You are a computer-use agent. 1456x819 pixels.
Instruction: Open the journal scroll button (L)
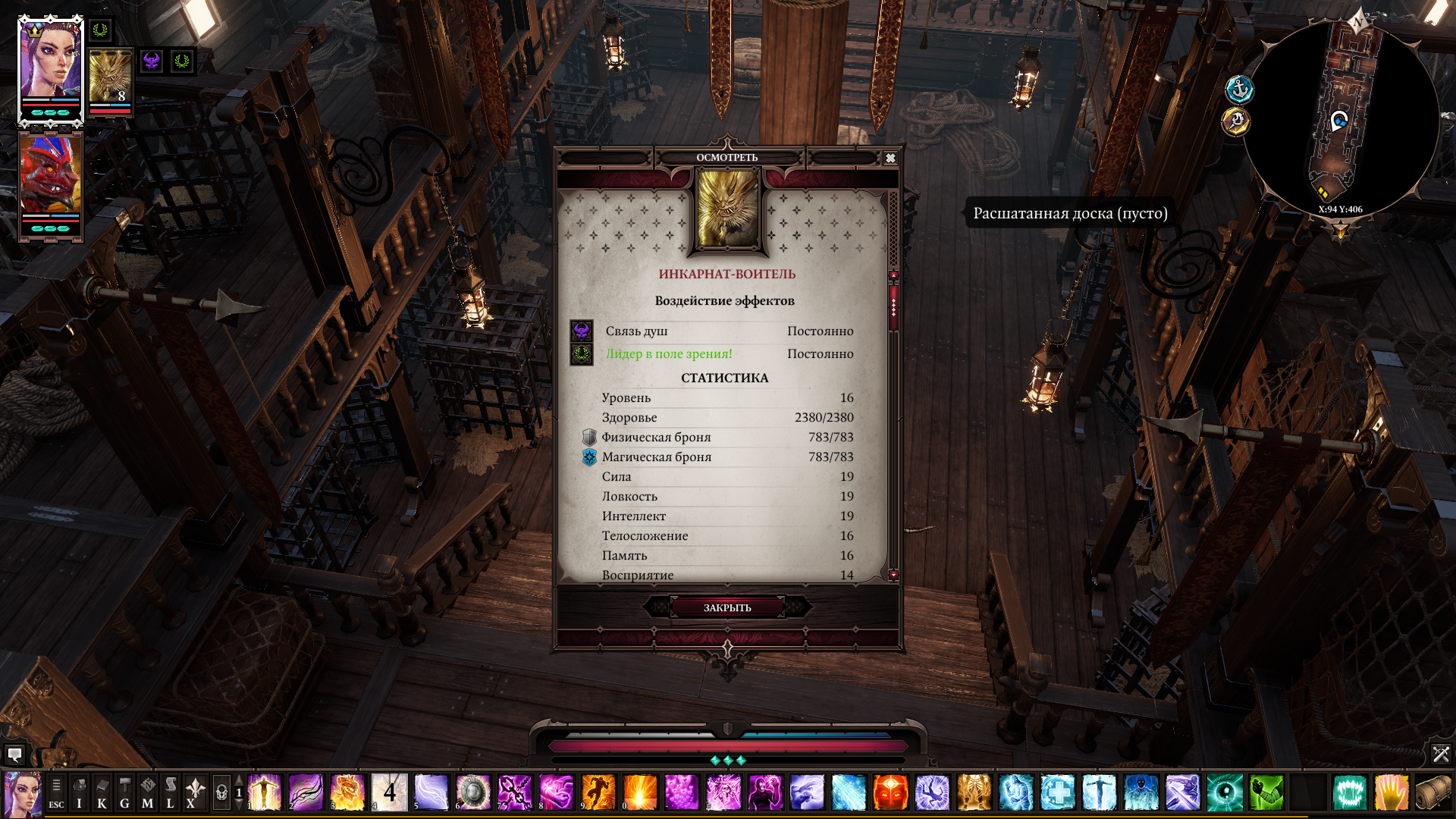pyautogui.click(x=170, y=793)
